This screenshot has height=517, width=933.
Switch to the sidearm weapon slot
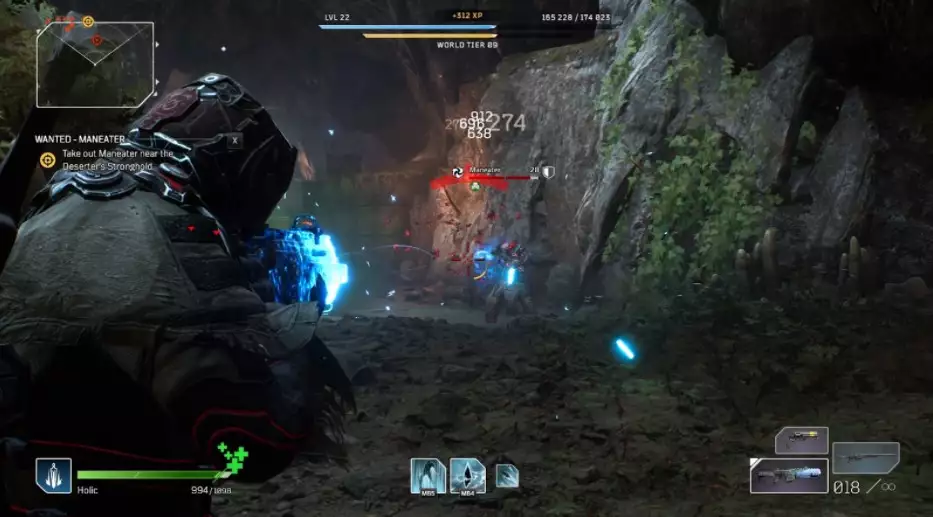pyautogui.click(x=802, y=440)
